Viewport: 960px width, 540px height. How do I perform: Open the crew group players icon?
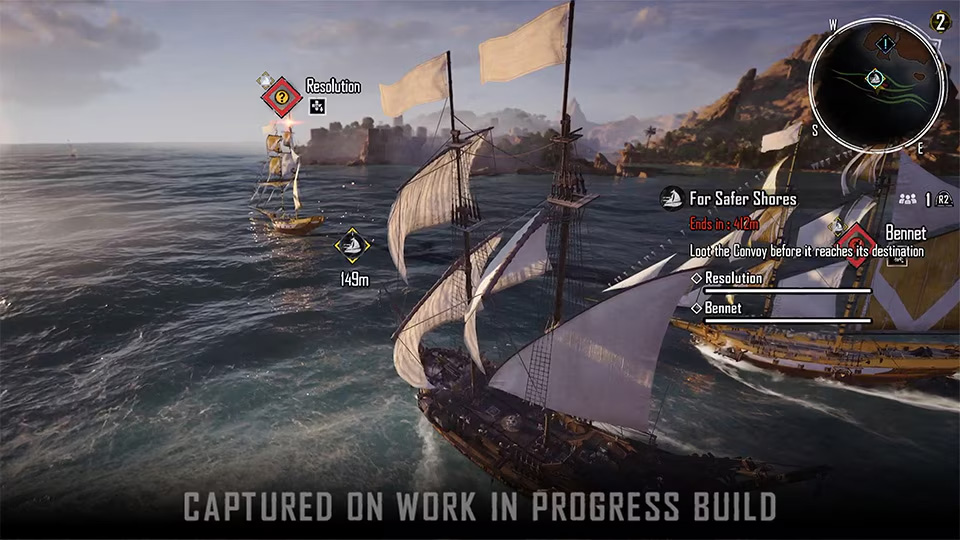click(907, 199)
